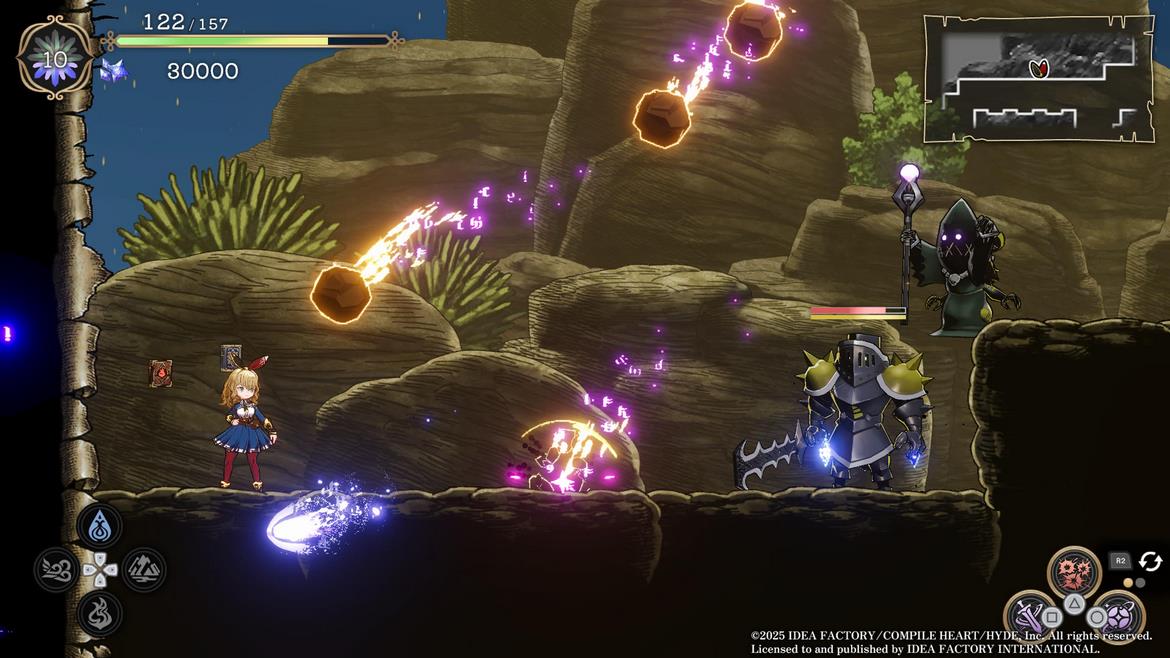Select the water droplet element icon

click(x=100, y=525)
